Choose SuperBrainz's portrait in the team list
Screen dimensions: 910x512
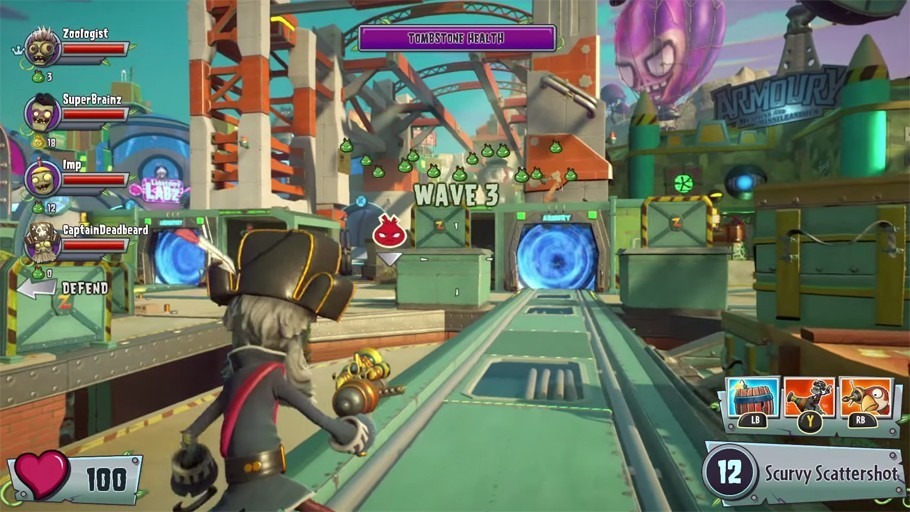(43, 113)
